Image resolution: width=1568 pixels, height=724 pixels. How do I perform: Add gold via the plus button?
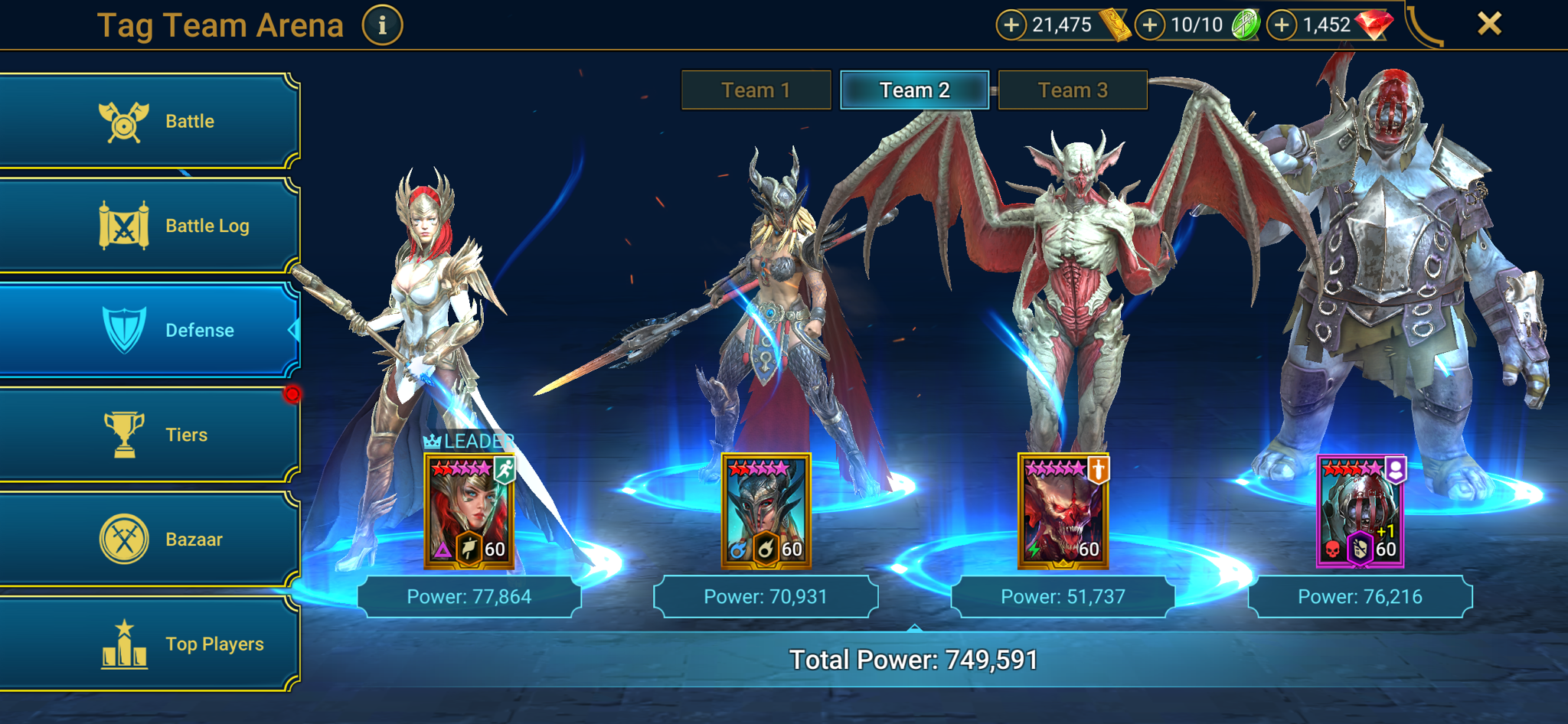[1012, 24]
